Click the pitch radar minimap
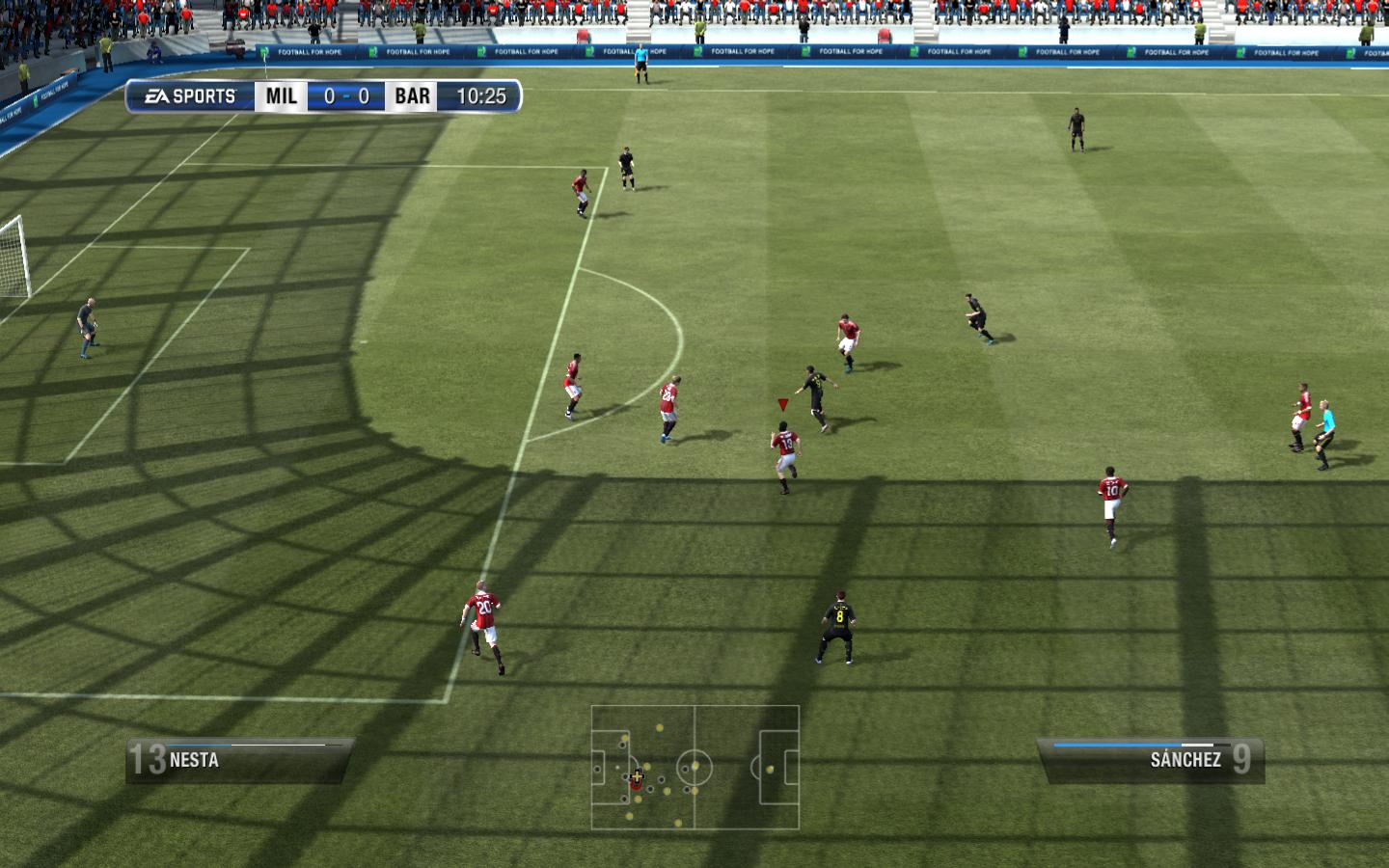This screenshot has width=1389, height=868. pyautogui.click(x=694, y=768)
